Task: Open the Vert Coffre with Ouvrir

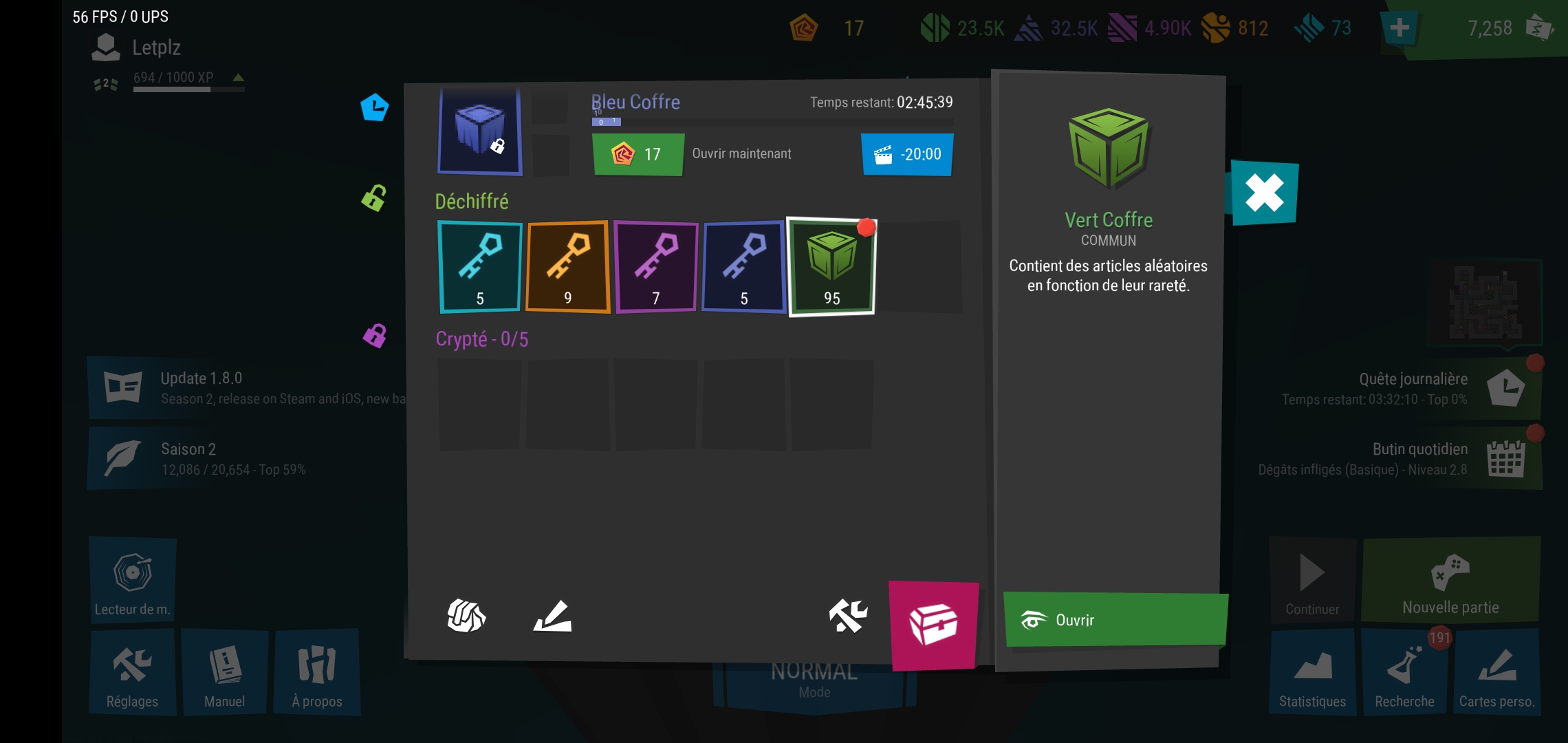Action: click(1114, 620)
